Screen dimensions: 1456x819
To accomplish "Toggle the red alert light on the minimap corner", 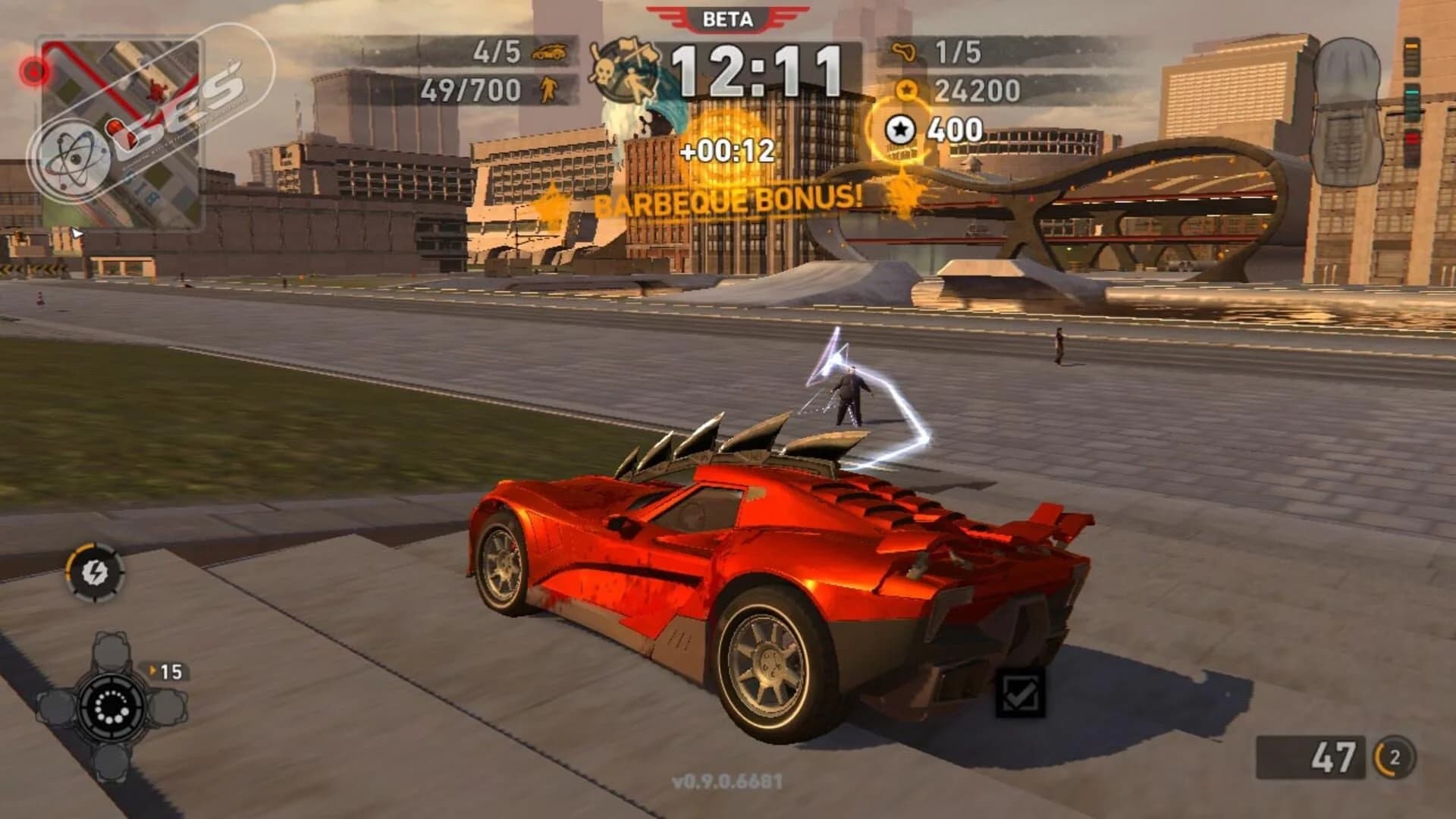I will pos(32,73).
